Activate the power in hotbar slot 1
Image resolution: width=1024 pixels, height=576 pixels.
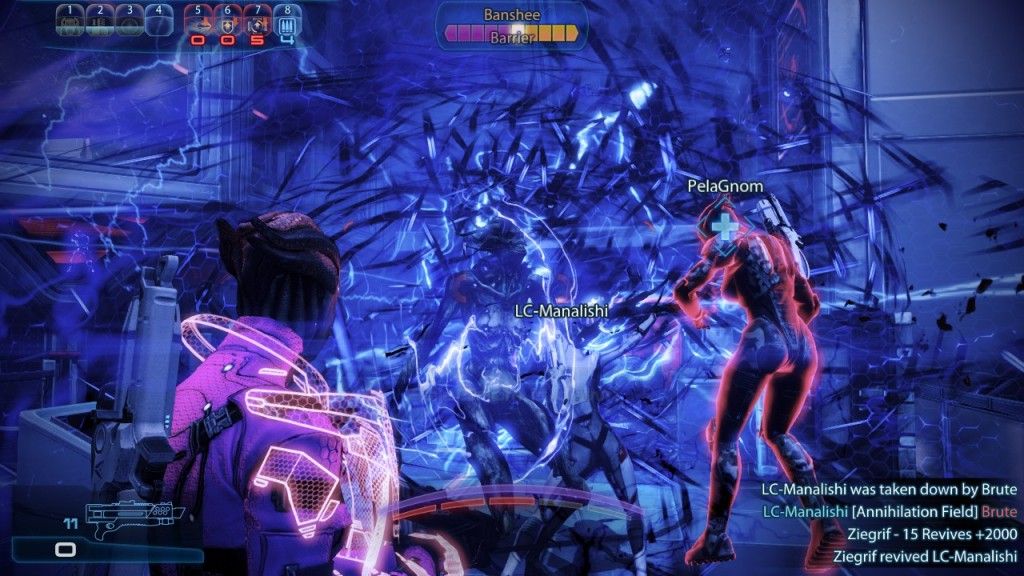[69, 21]
